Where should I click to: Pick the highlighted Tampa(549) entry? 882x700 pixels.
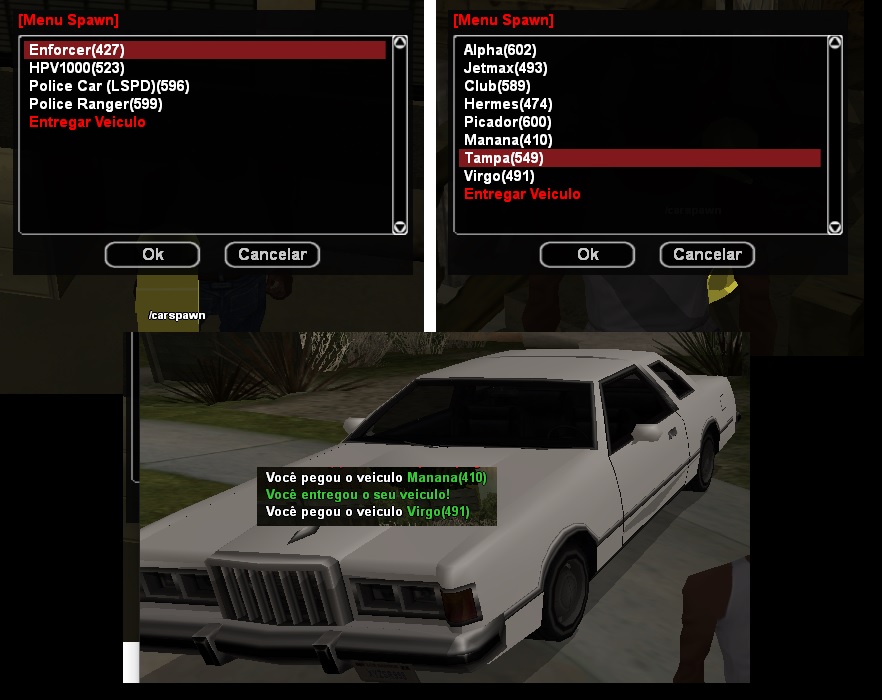click(x=504, y=158)
